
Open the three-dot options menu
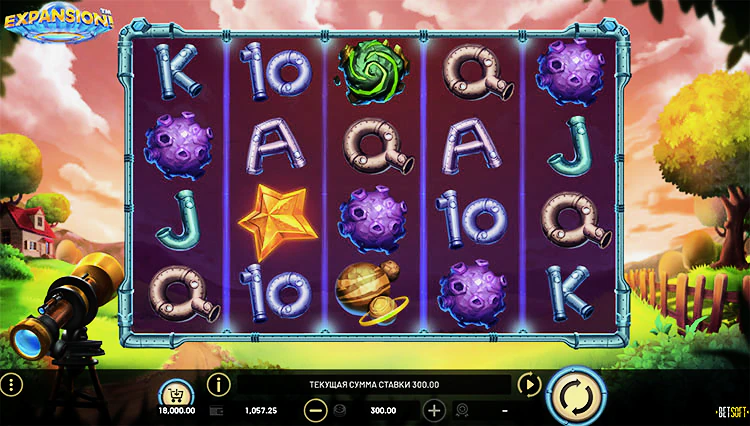point(12,385)
